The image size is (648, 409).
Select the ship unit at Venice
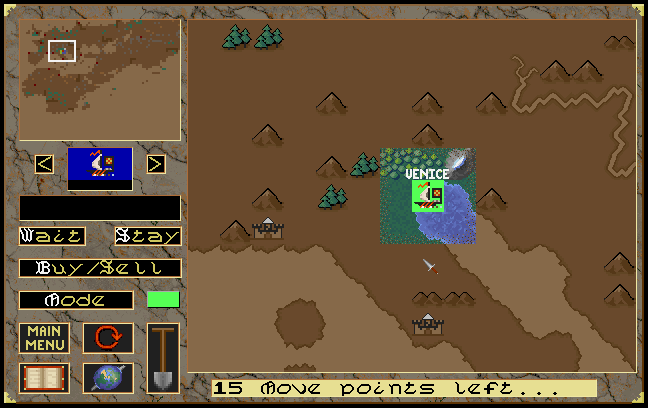click(429, 196)
